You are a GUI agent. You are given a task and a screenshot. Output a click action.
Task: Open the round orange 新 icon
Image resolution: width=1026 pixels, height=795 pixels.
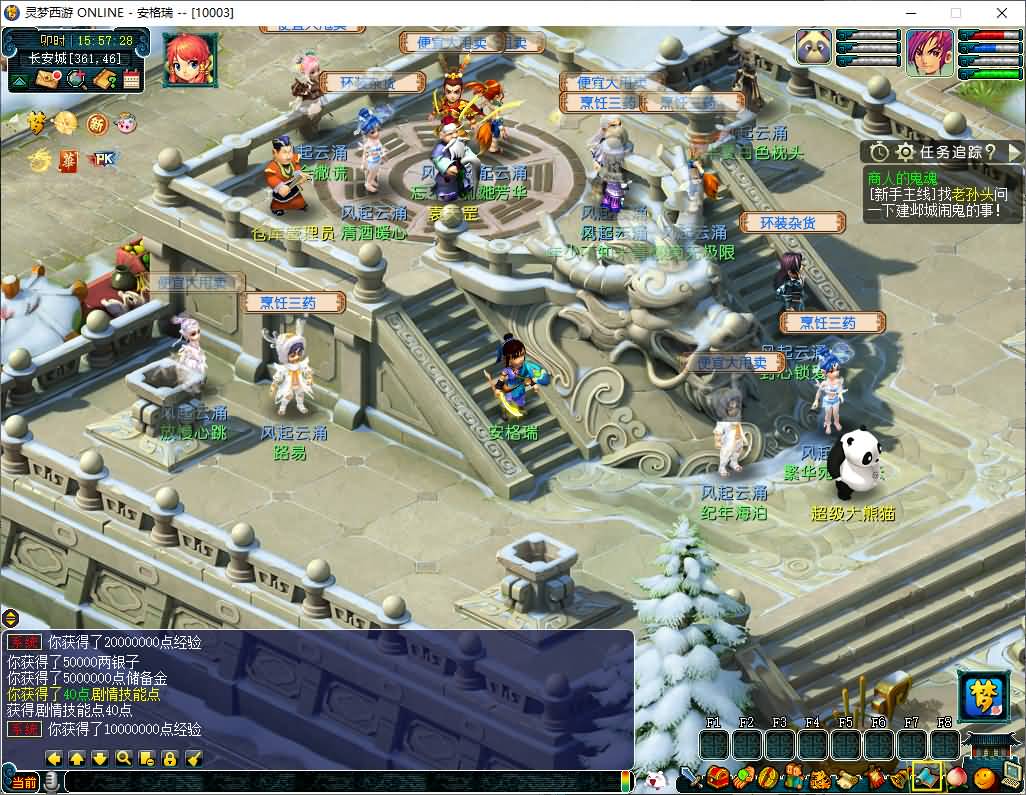click(x=97, y=123)
